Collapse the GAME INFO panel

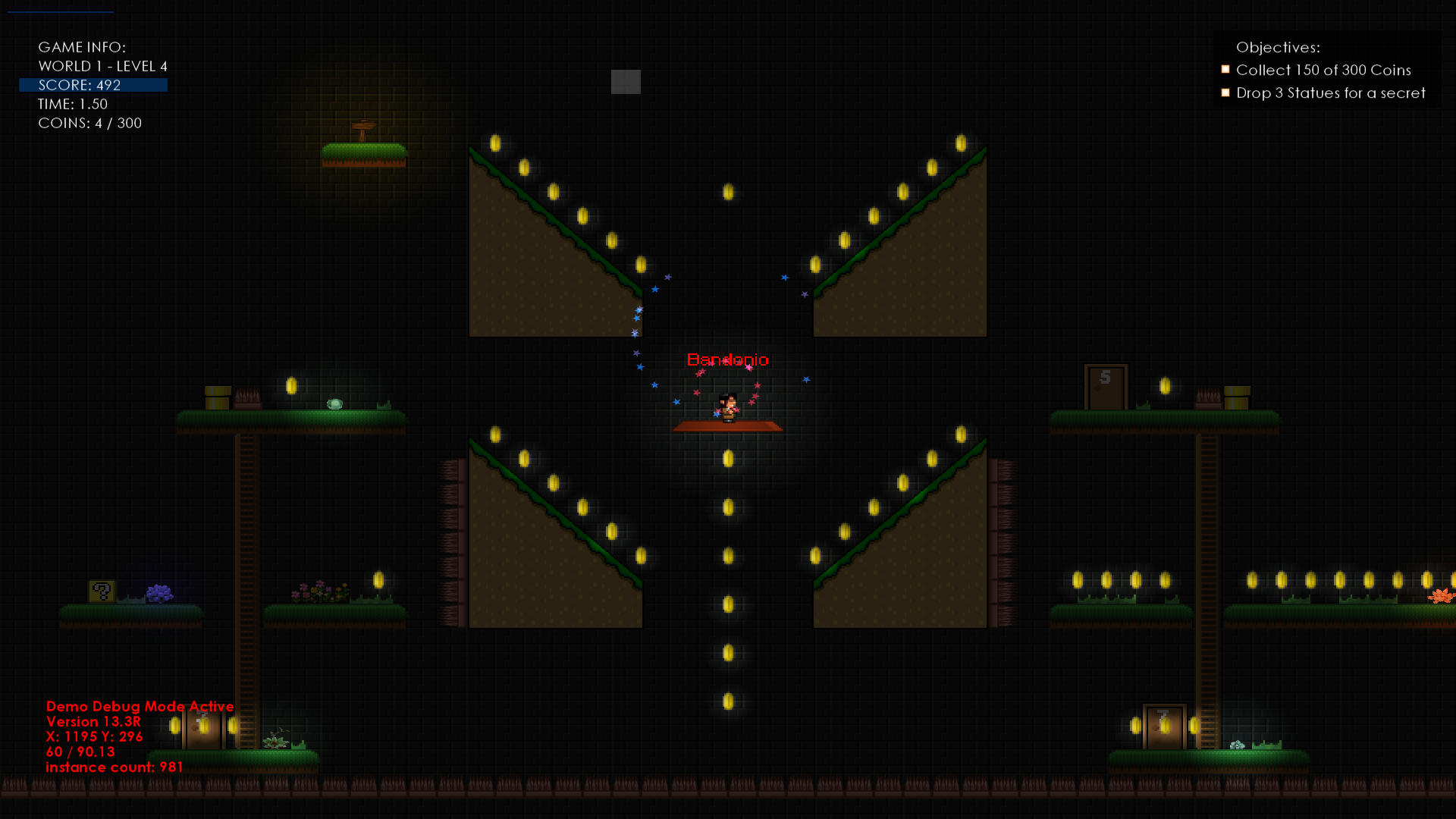pyautogui.click(x=83, y=47)
